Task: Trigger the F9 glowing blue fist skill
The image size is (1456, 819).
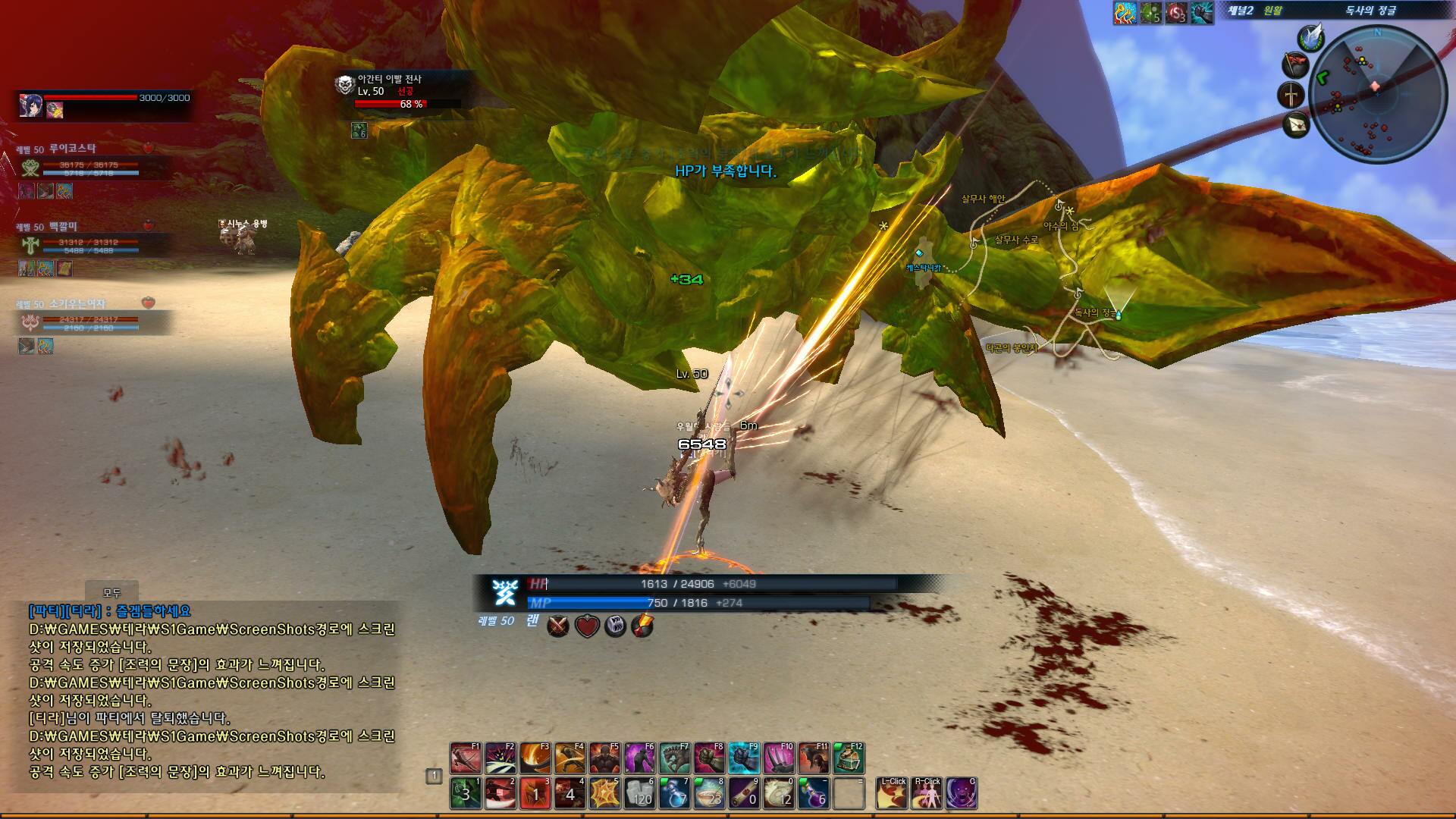Action: point(745,758)
